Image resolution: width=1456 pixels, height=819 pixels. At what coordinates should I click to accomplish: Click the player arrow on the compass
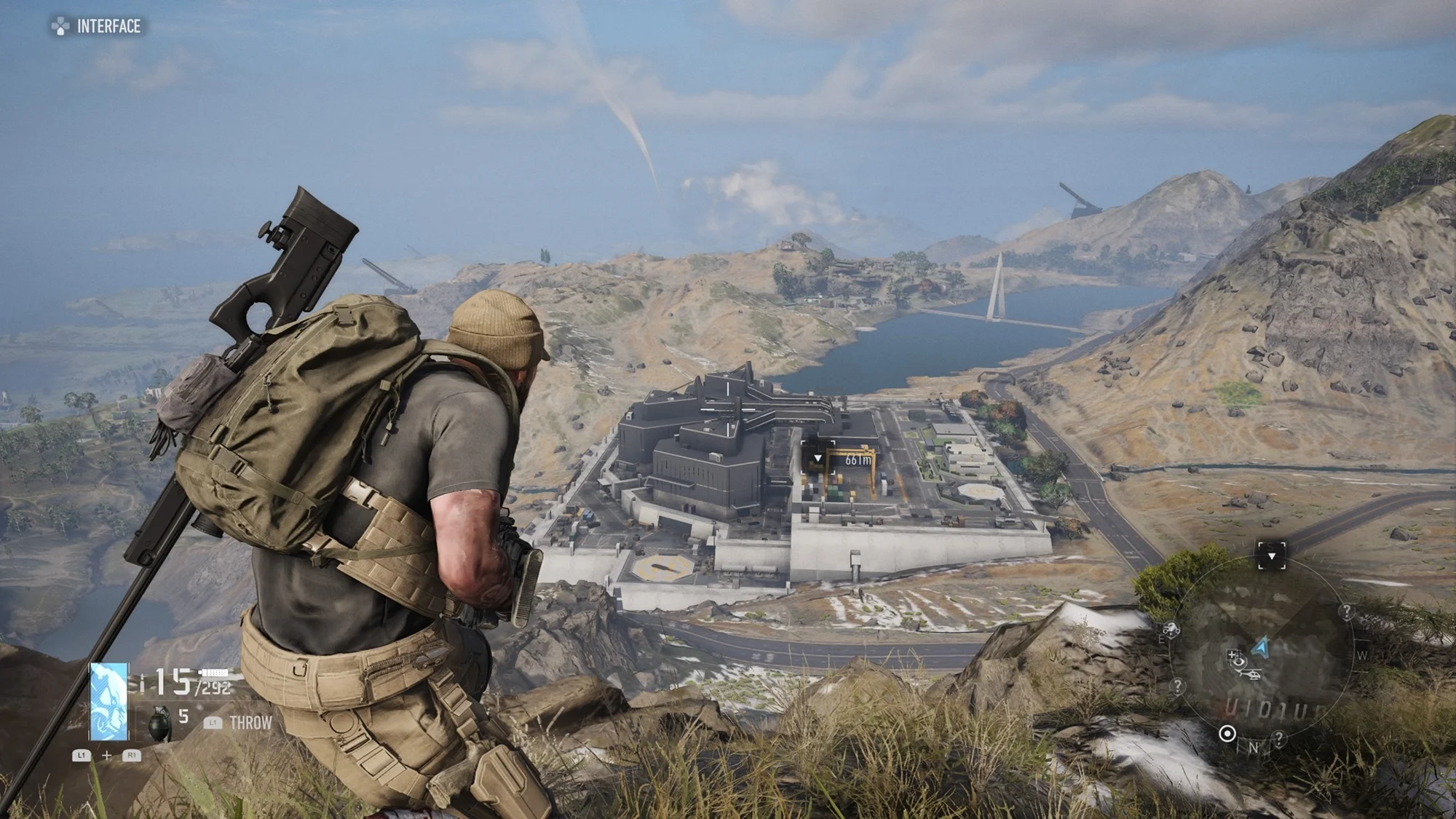(1259, 648)
